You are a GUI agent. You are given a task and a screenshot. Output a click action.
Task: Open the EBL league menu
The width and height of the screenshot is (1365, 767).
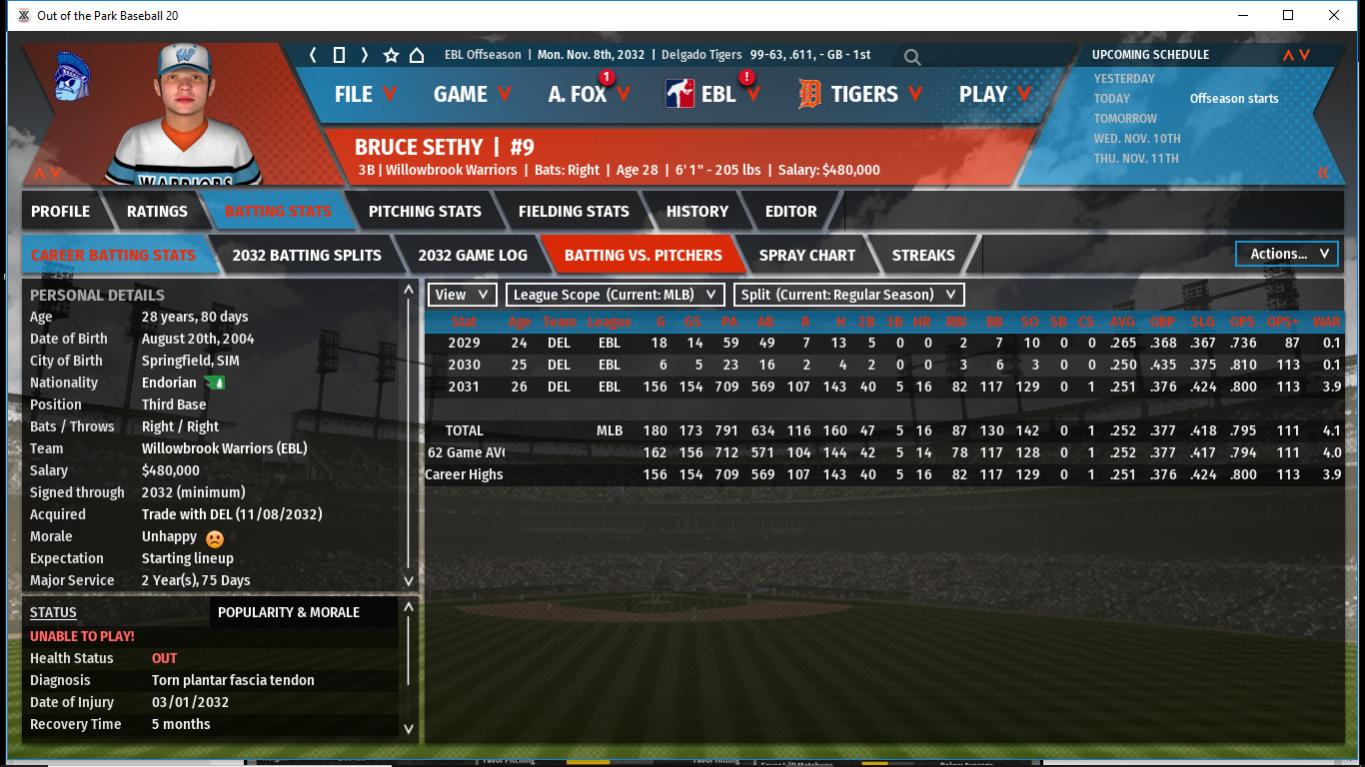click(714, 94)
